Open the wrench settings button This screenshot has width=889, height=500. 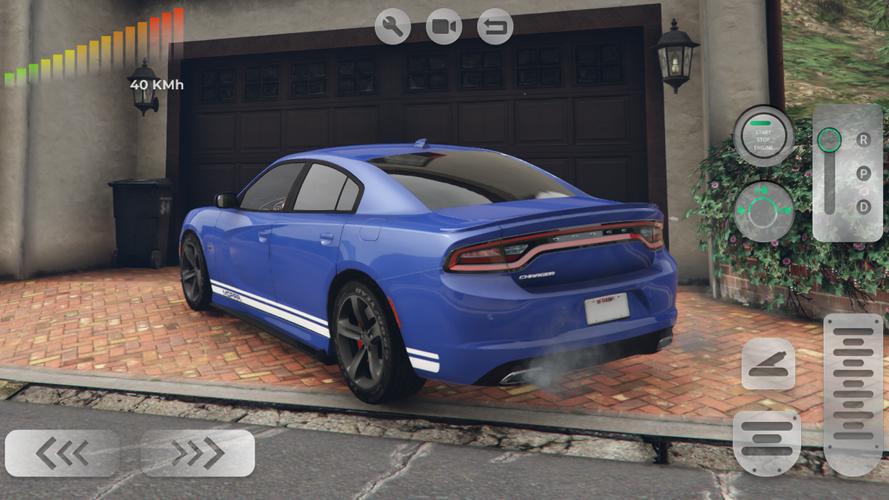[393, 26]
